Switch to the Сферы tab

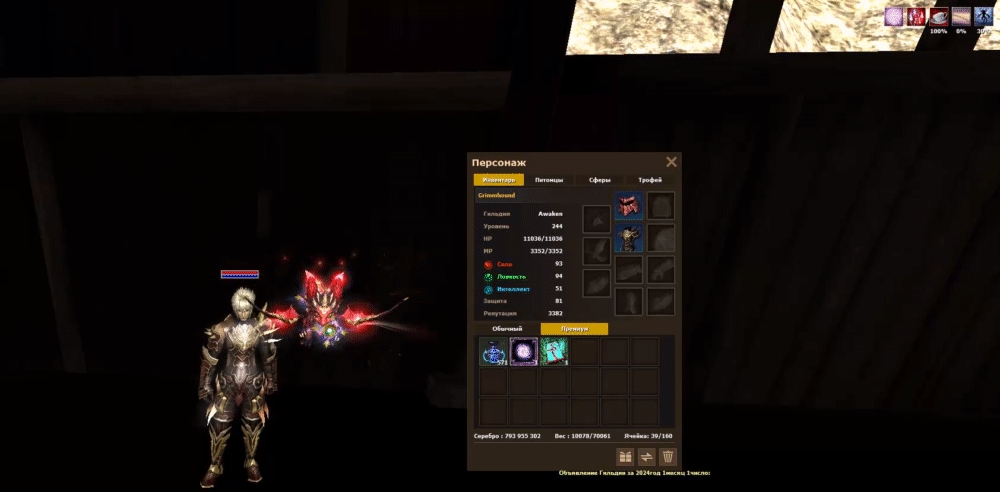click(x=599, y=180)
